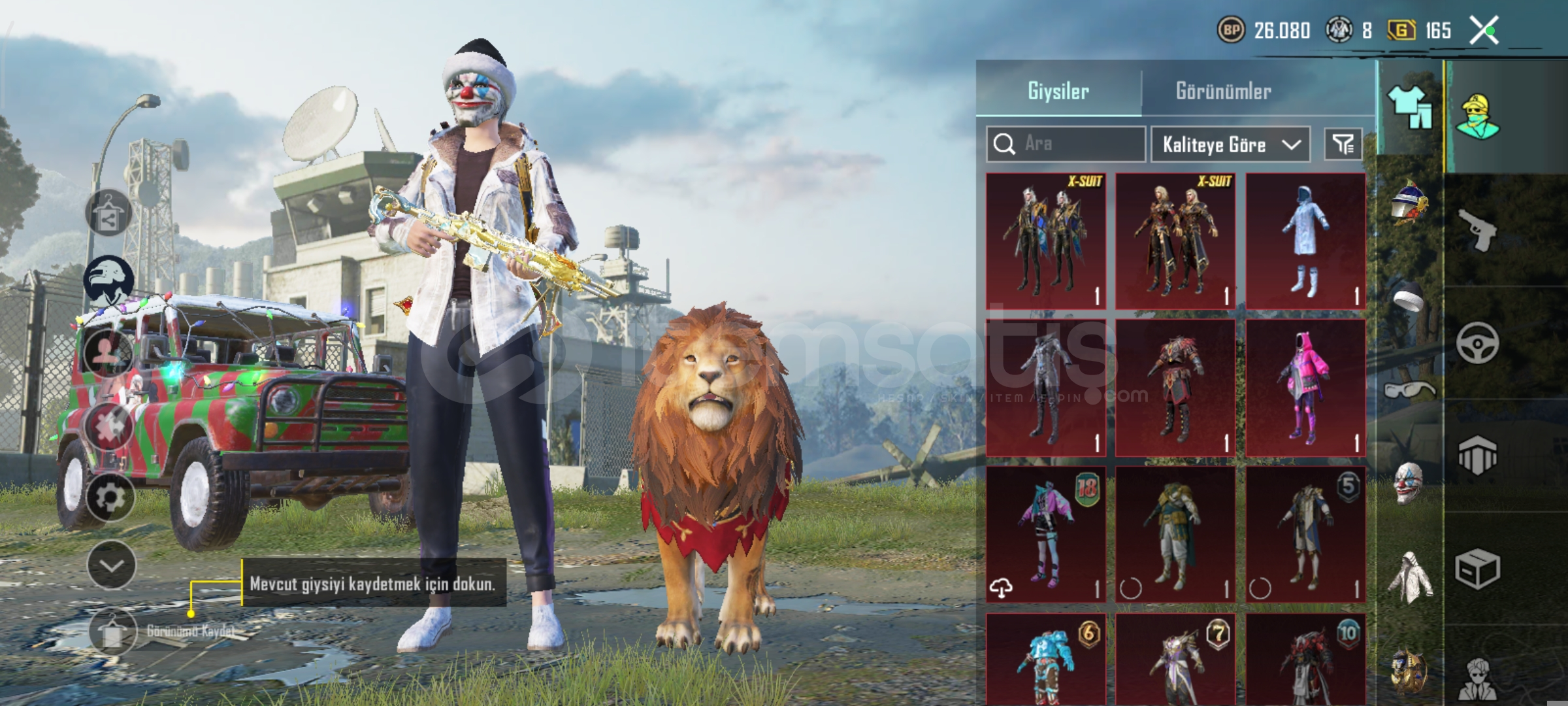Collapse the side menu with down arrow

coord(111,565)
